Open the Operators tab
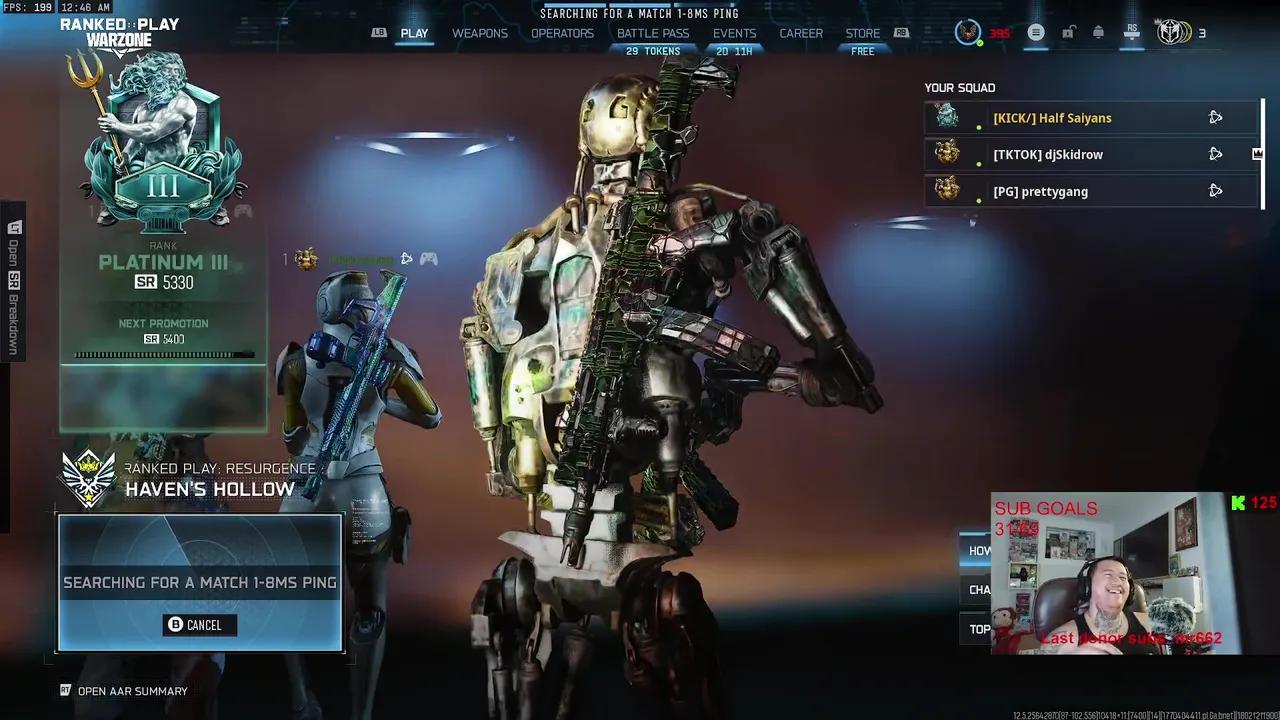Screen dimensions: 1280x720 (562, 33)
